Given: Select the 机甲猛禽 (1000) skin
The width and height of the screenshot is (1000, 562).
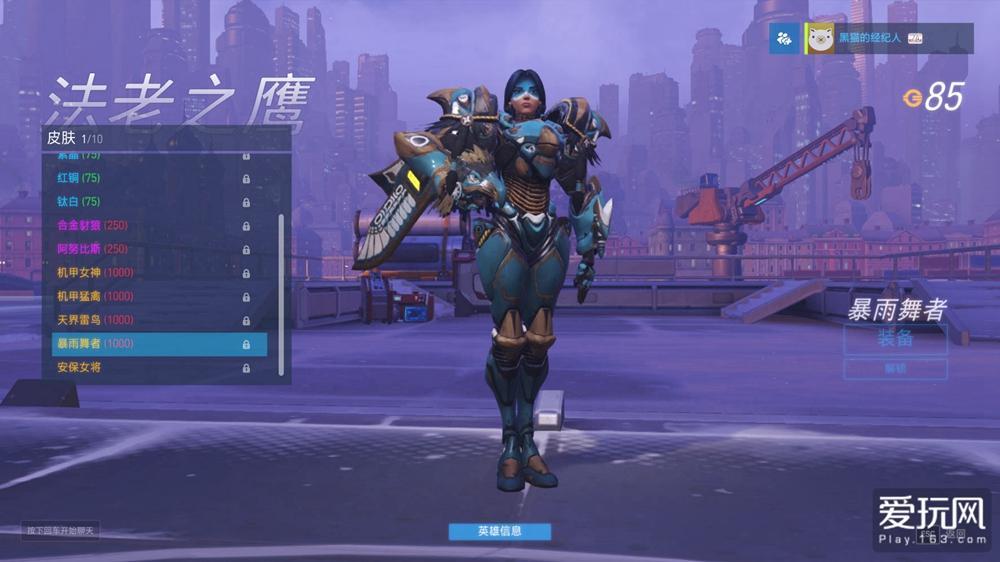Looking at the screenshot, I should pos(150,296).
